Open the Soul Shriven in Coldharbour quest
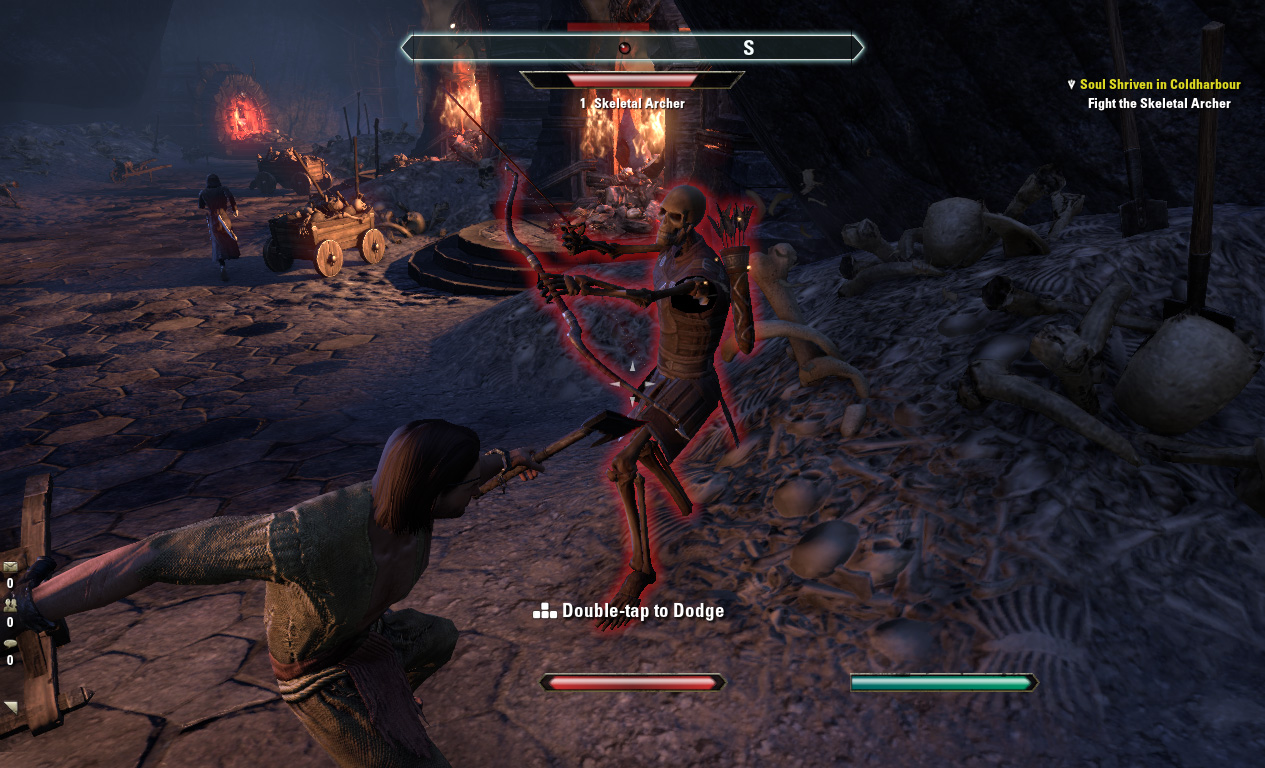Screen dimensions: 1265x768 tap(1159, 85)
